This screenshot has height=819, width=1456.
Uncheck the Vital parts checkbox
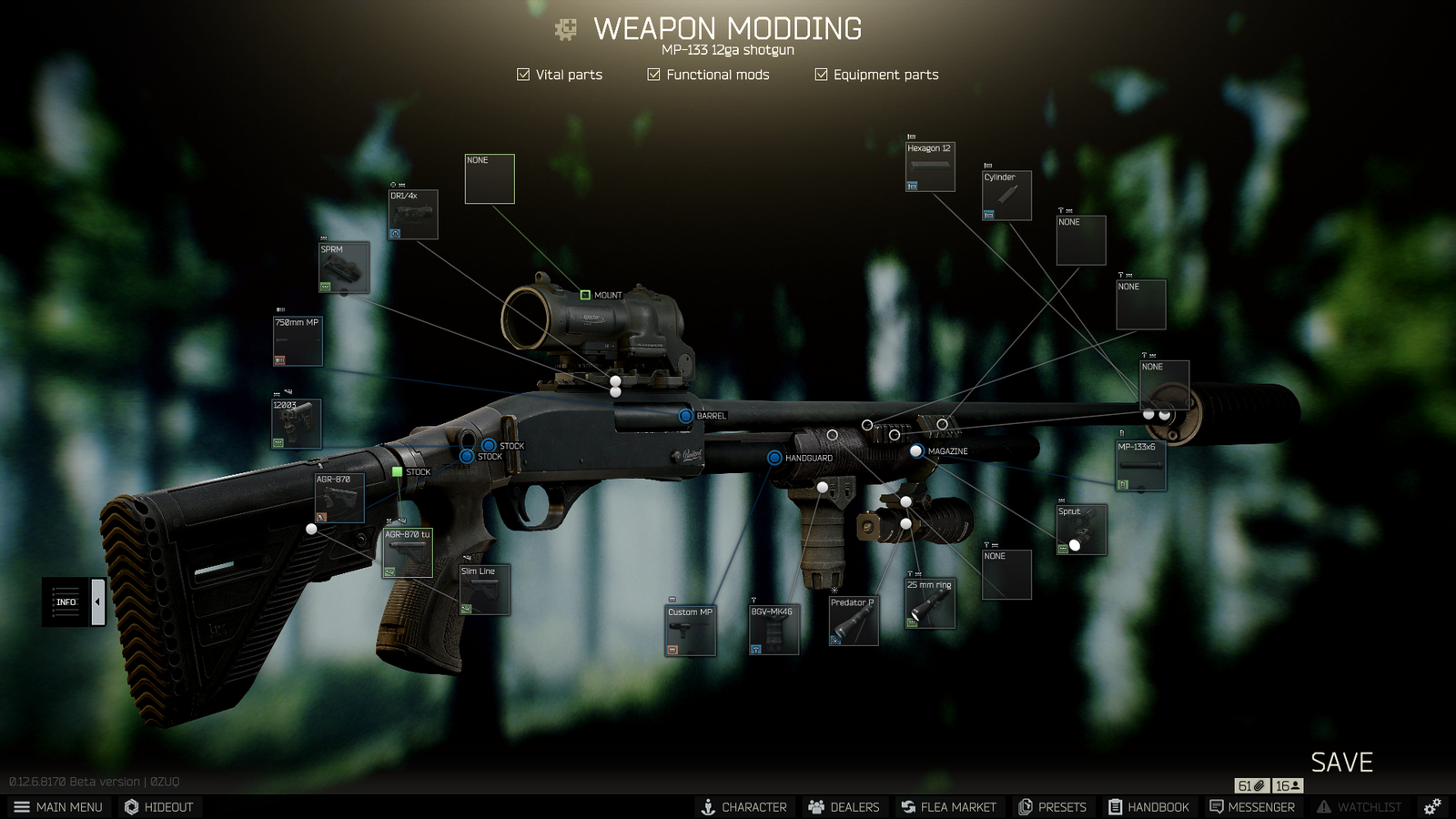pos(522,75)
